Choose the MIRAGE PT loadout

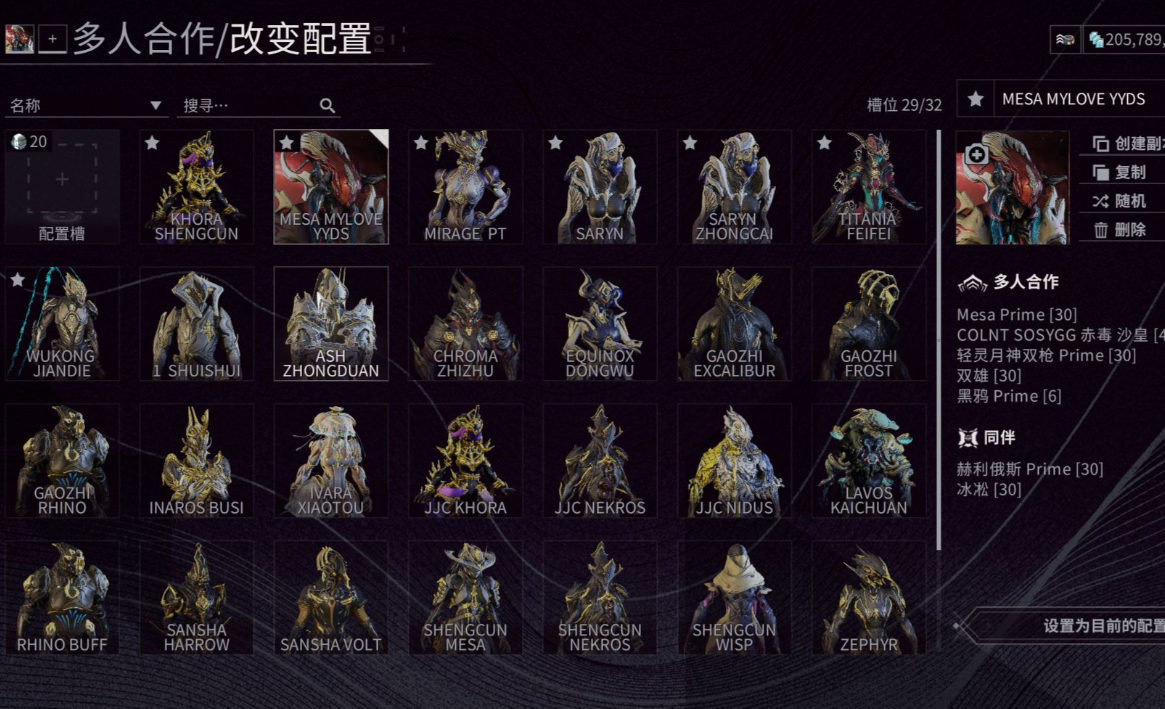click(465, 187)
